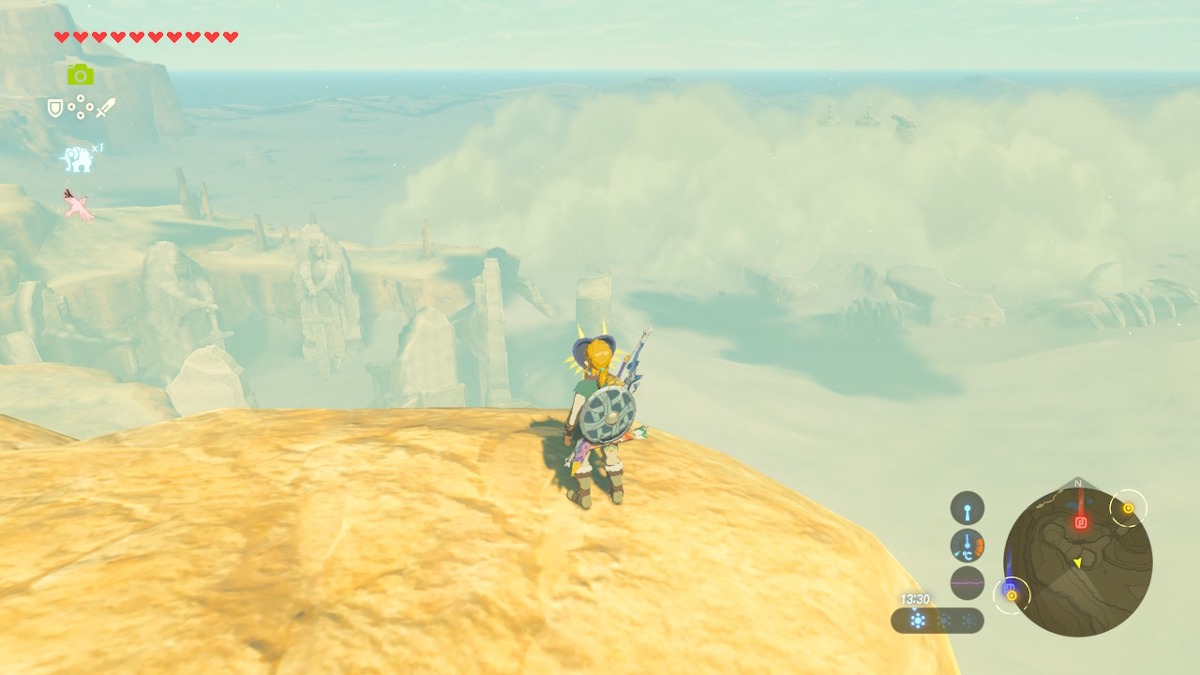Click the sword weapon icon
Viewport: 1200px width, 675px height.
pos(105,107)
